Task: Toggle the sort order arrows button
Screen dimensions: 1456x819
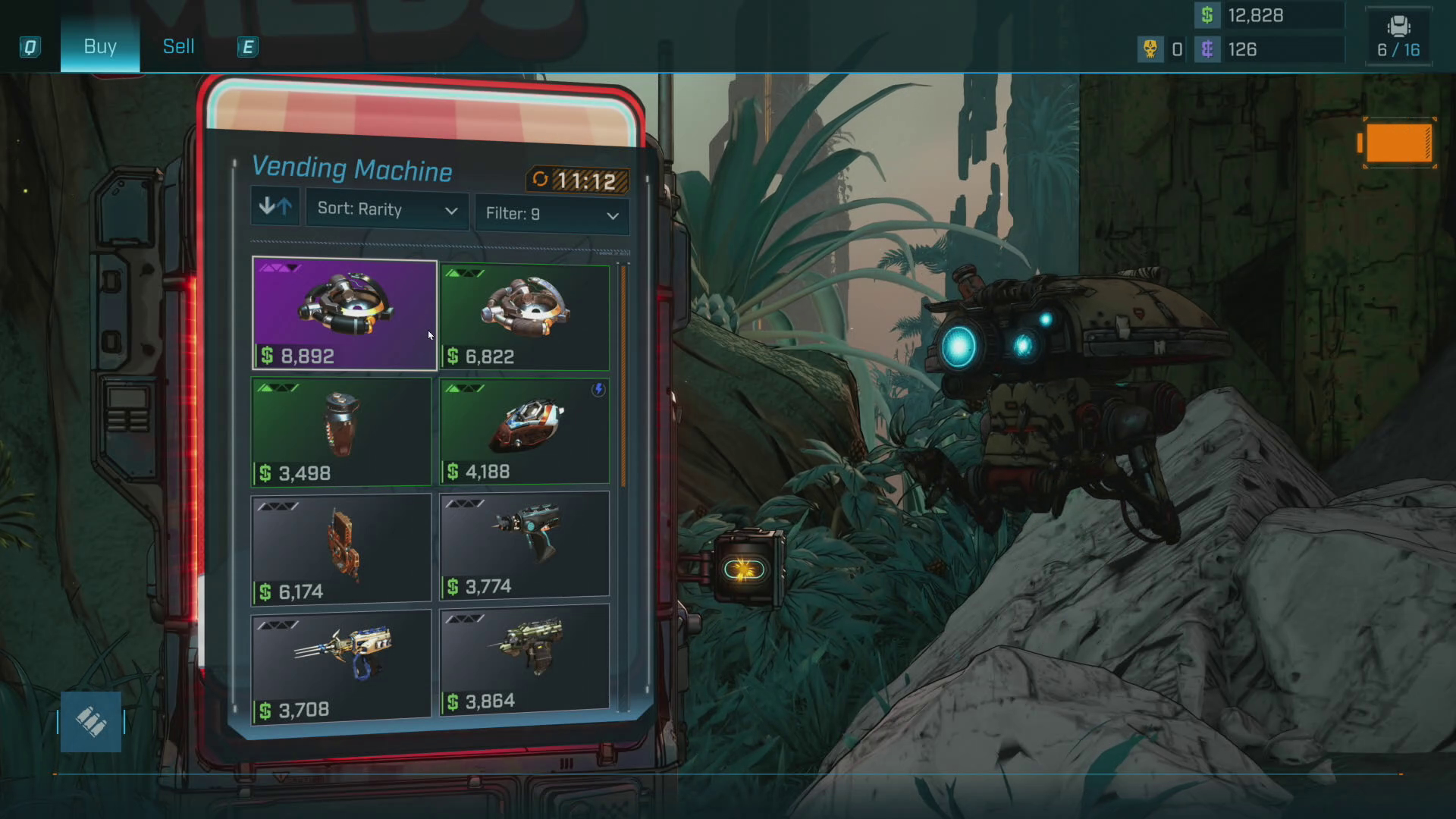Action: [275, 206]
